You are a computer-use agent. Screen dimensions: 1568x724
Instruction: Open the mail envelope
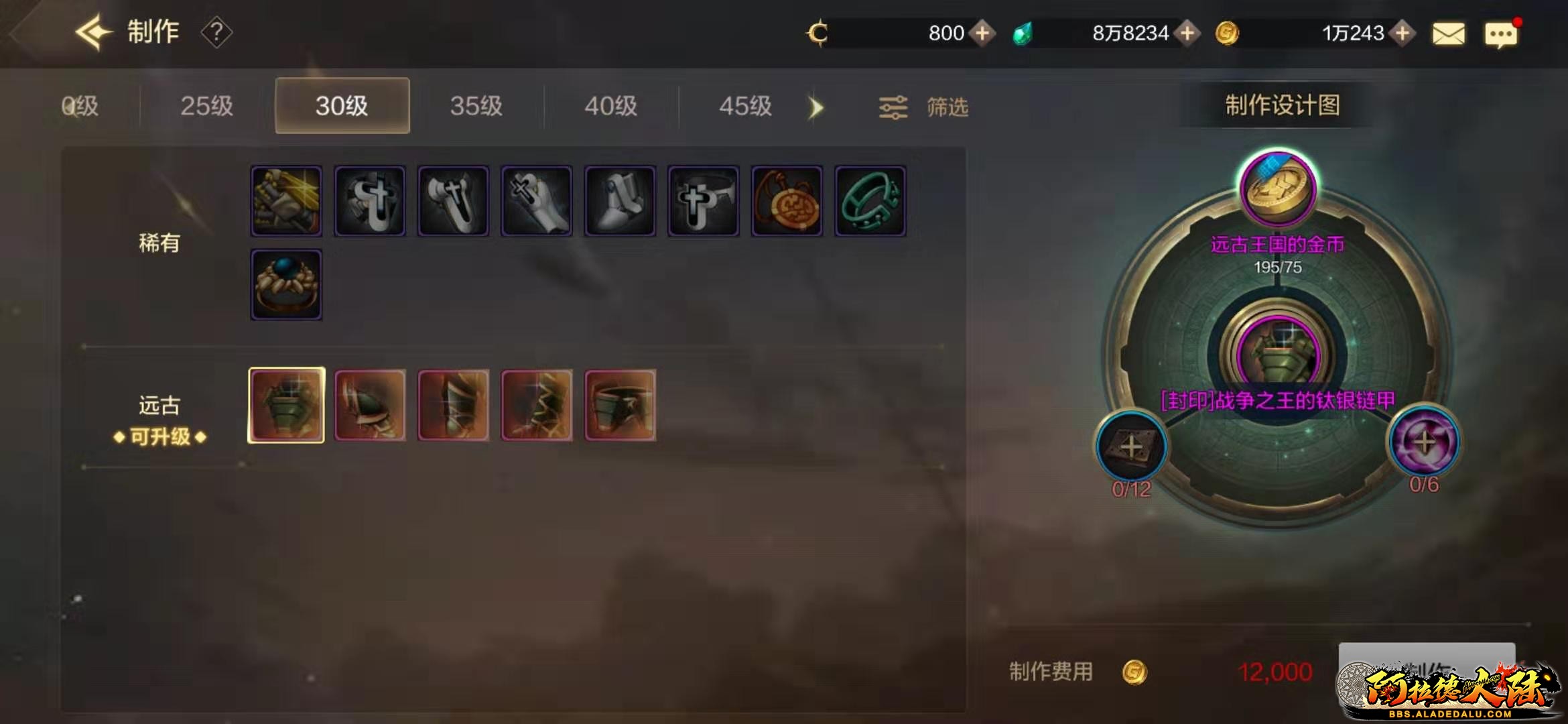(1448, 34)
